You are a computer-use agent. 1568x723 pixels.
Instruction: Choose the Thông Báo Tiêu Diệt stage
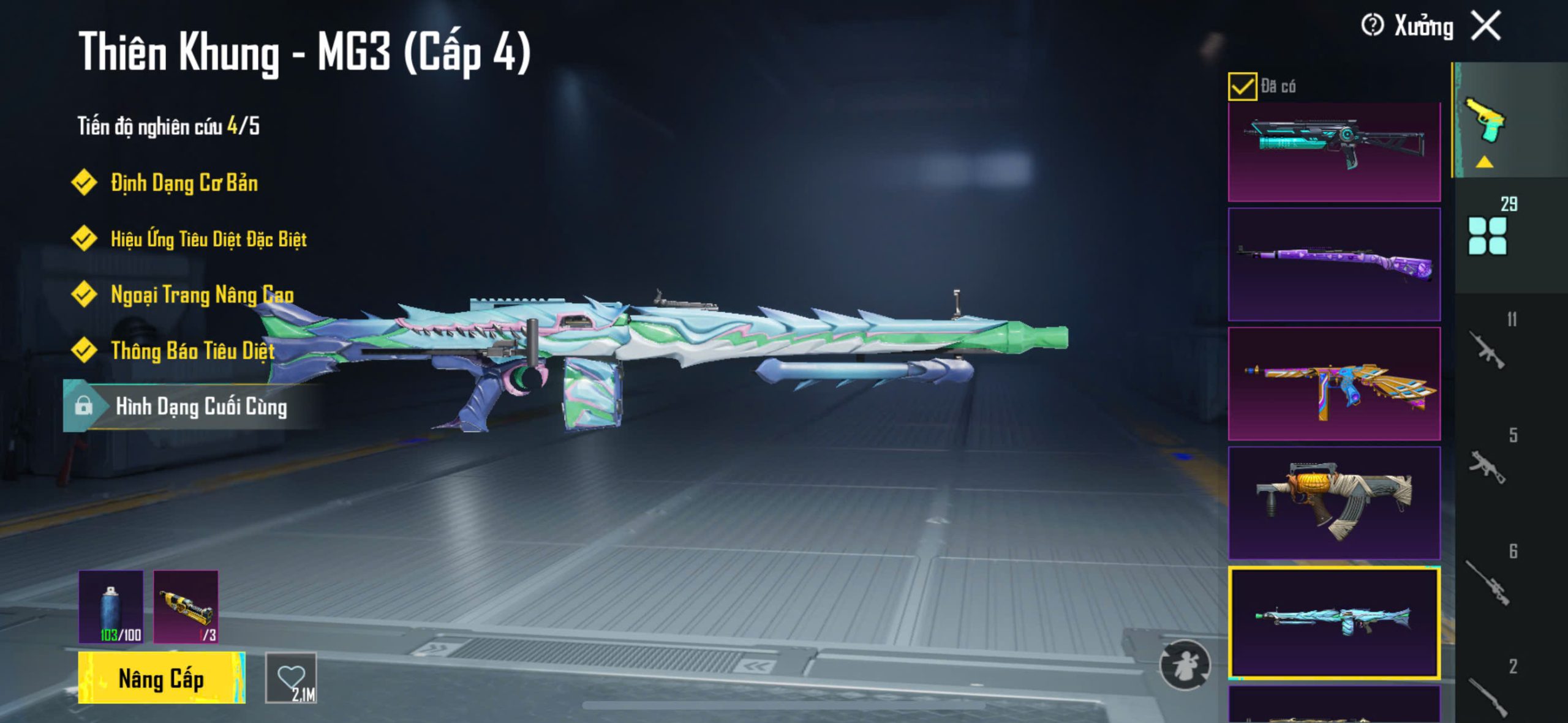point(192,351)
